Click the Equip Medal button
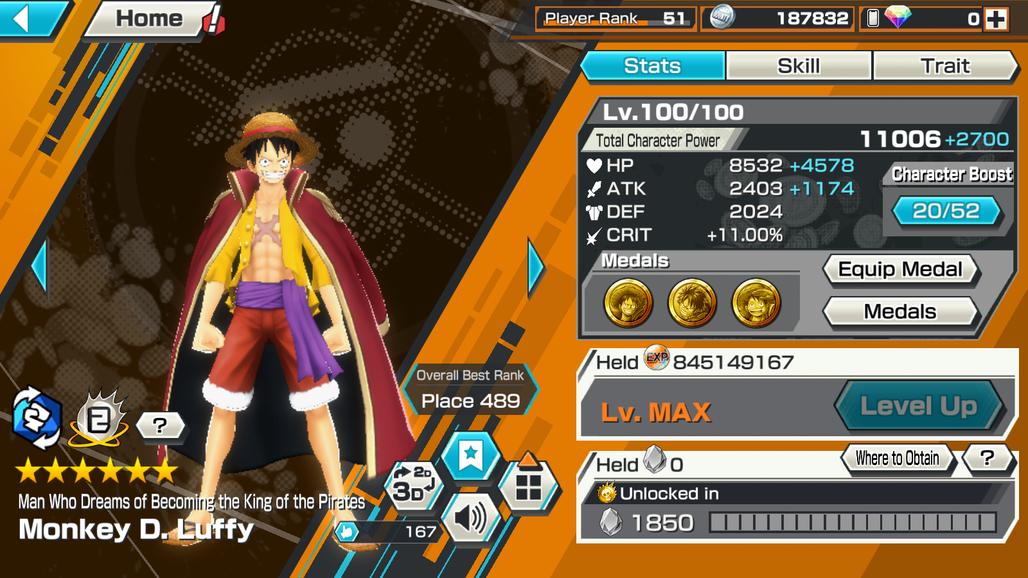This screenshot has height=578, width=1028. click(900, 269)
